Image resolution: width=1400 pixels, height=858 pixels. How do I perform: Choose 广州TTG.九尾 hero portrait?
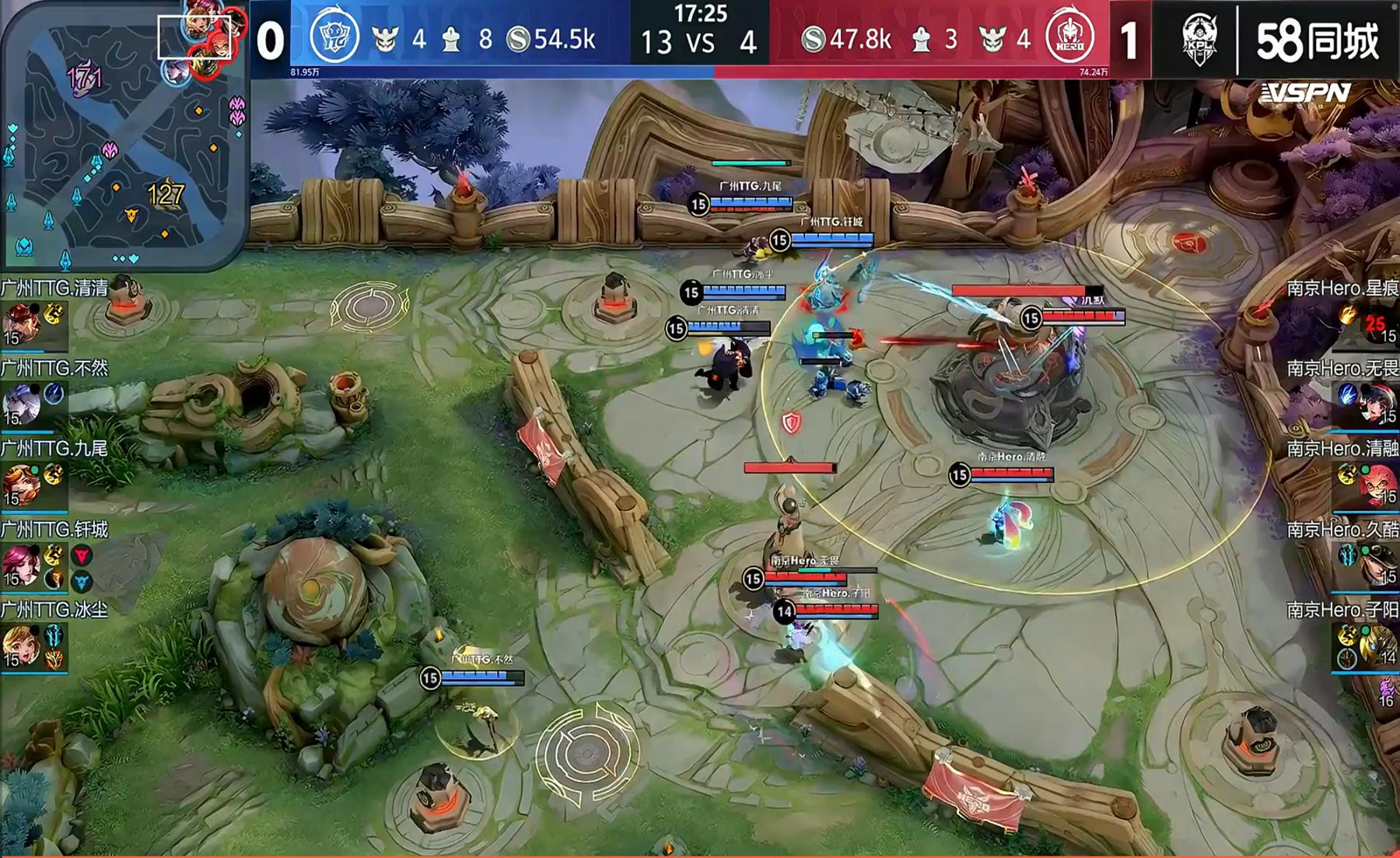(20, 484)
